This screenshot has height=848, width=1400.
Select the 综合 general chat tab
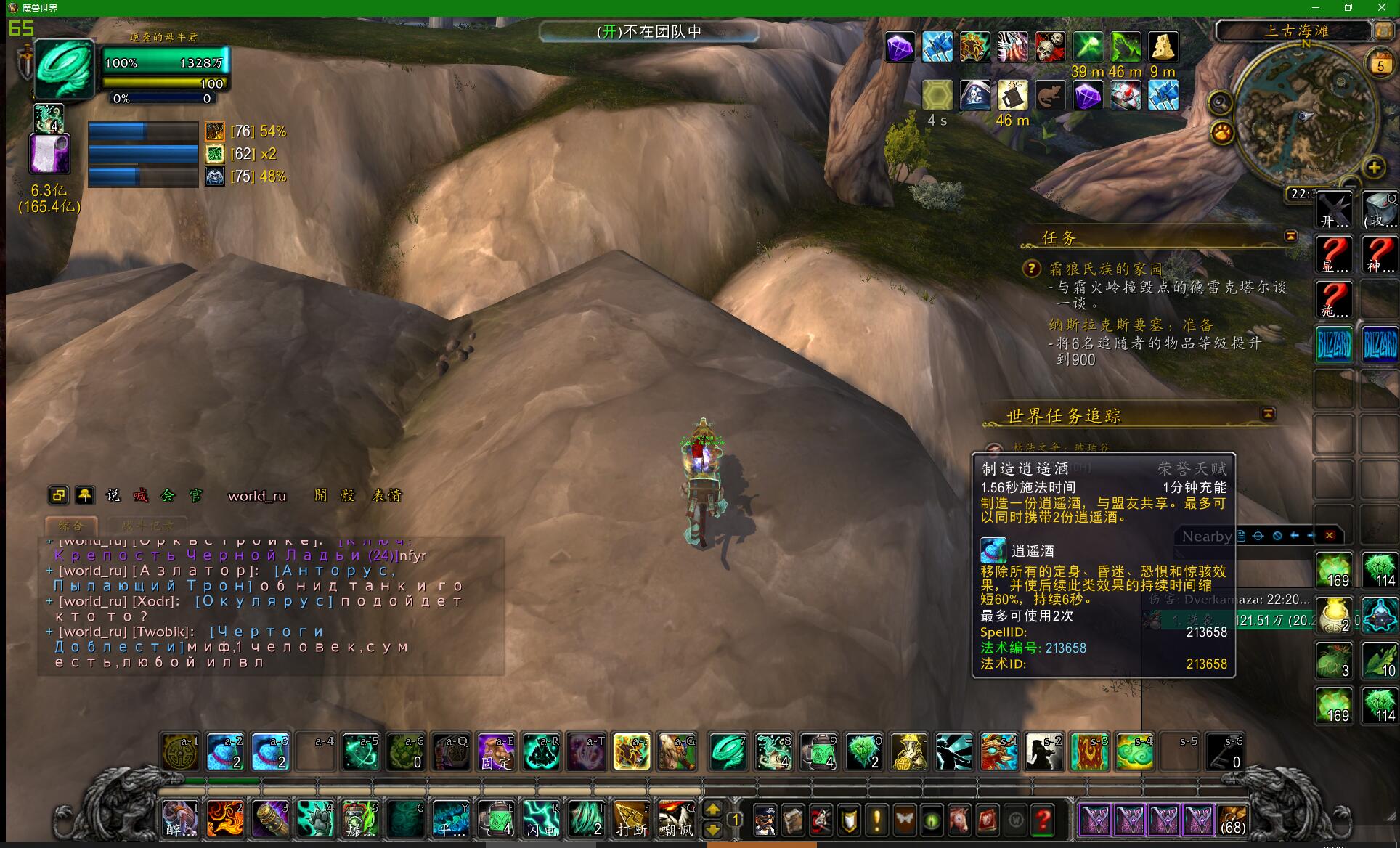(x=71, y=525)
